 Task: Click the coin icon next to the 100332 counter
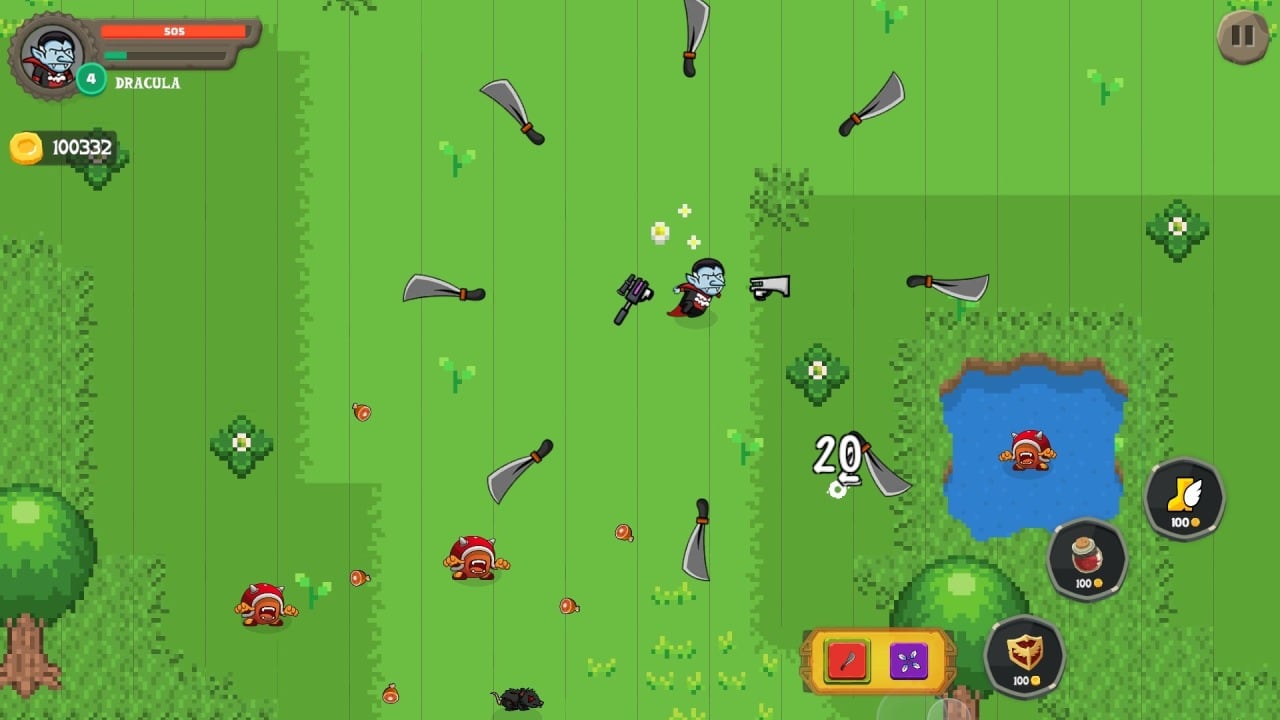pyautogui.click(x=27, y=146)
